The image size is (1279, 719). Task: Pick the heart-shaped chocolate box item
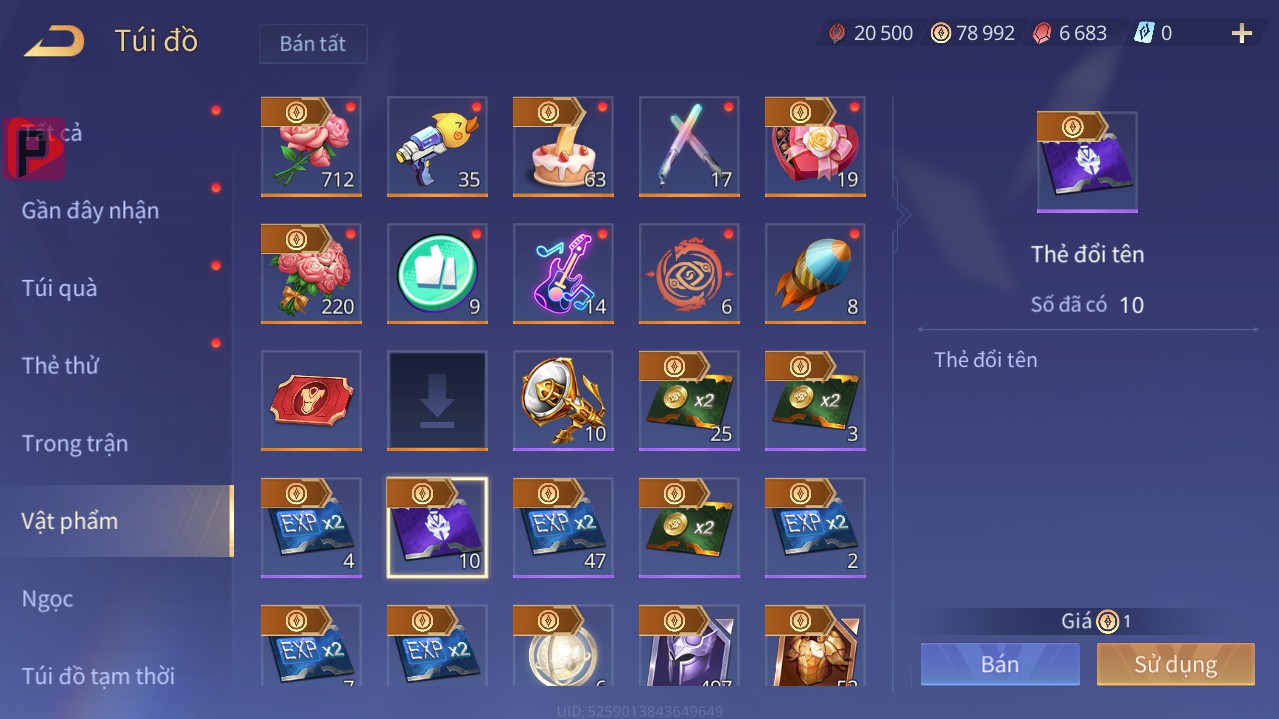(815, 146)
